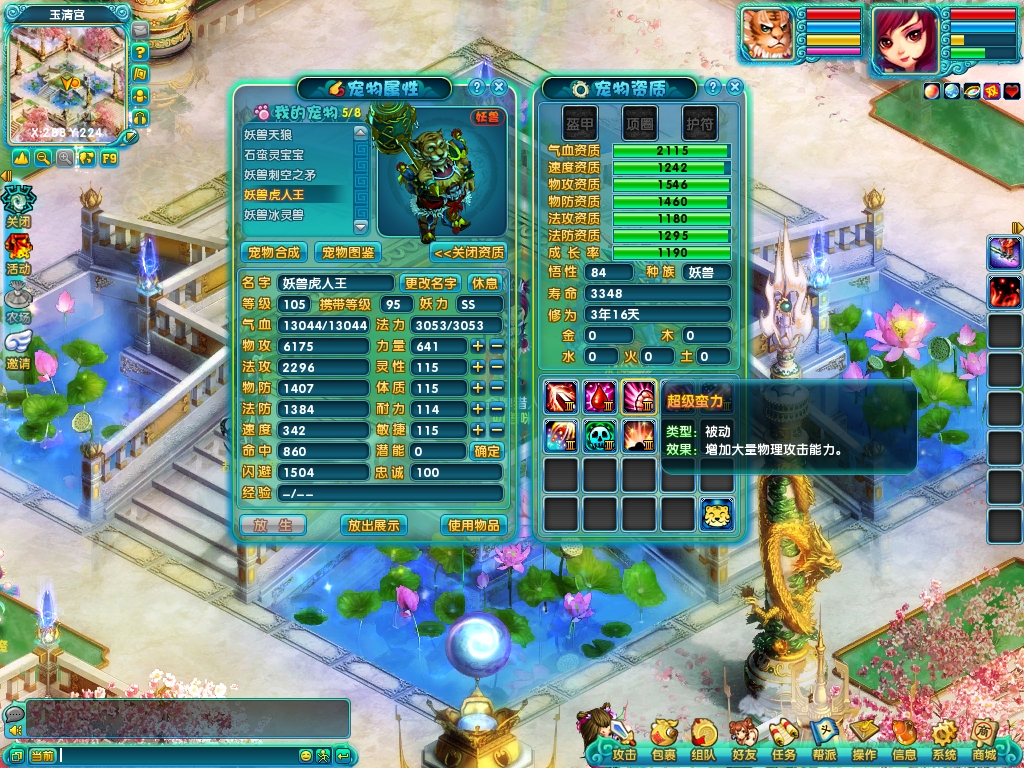Add a point to 力量 with its plus button

point(478,346)
